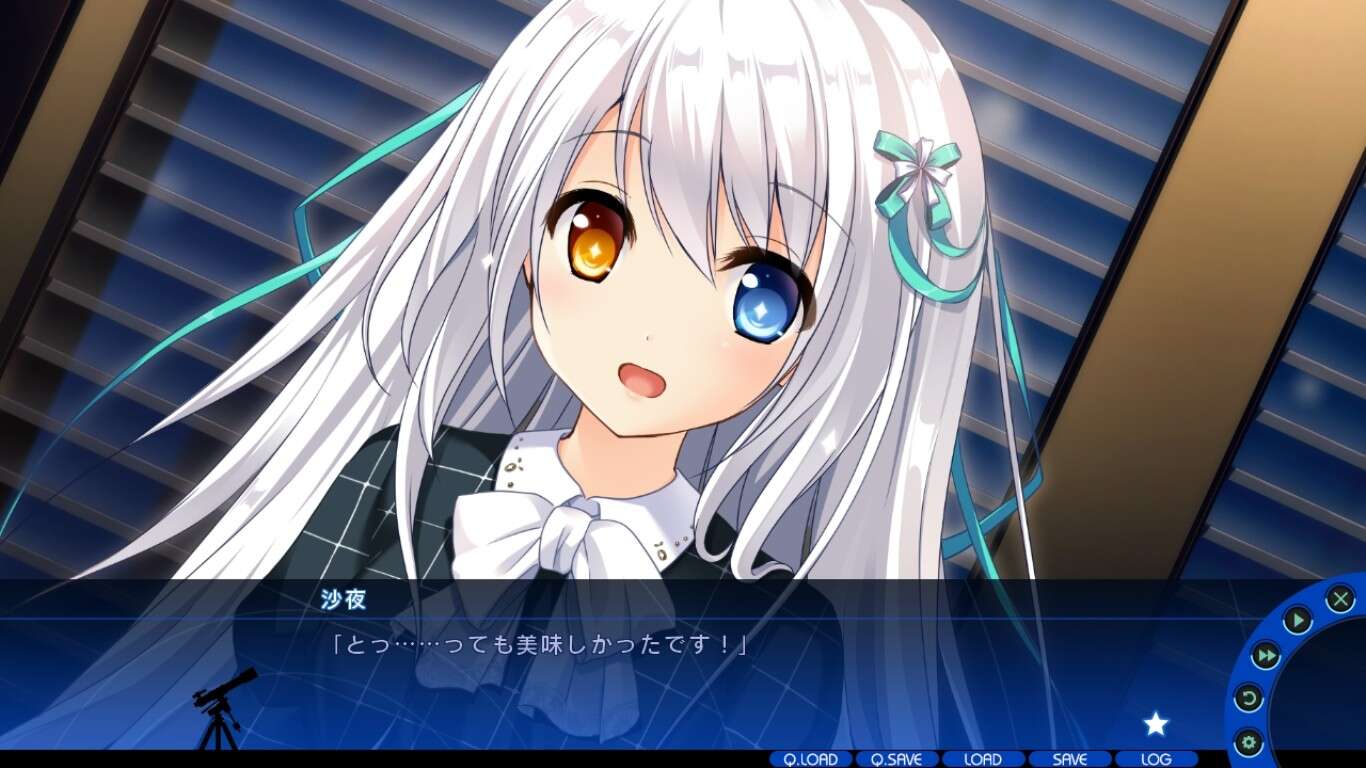This screenshot has width=1366, height=768.
Task: Open game settings with the gear icon
Action: coord(1250,740)
